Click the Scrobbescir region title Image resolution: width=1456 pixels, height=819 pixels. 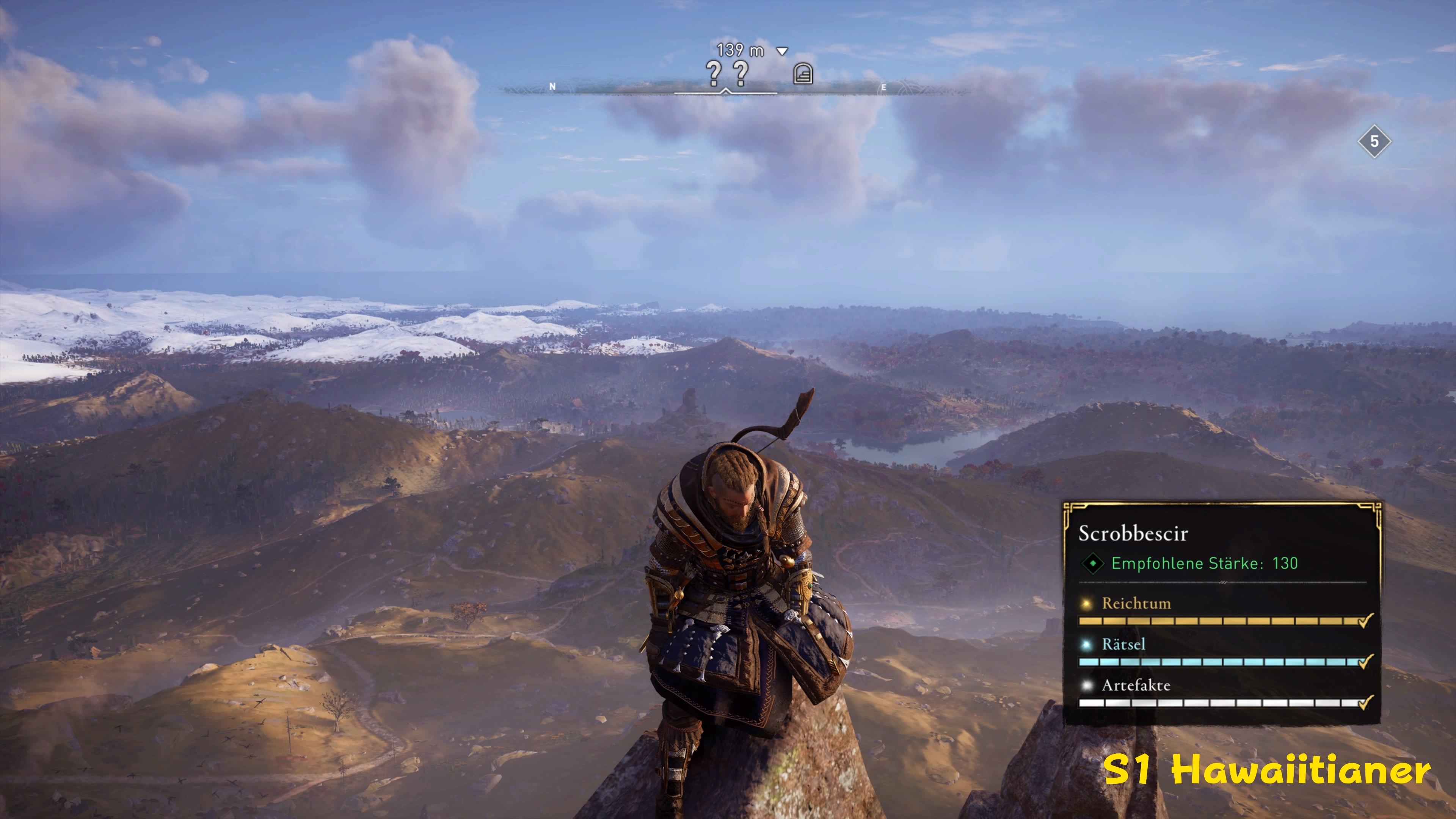[x=1133, y=533]
